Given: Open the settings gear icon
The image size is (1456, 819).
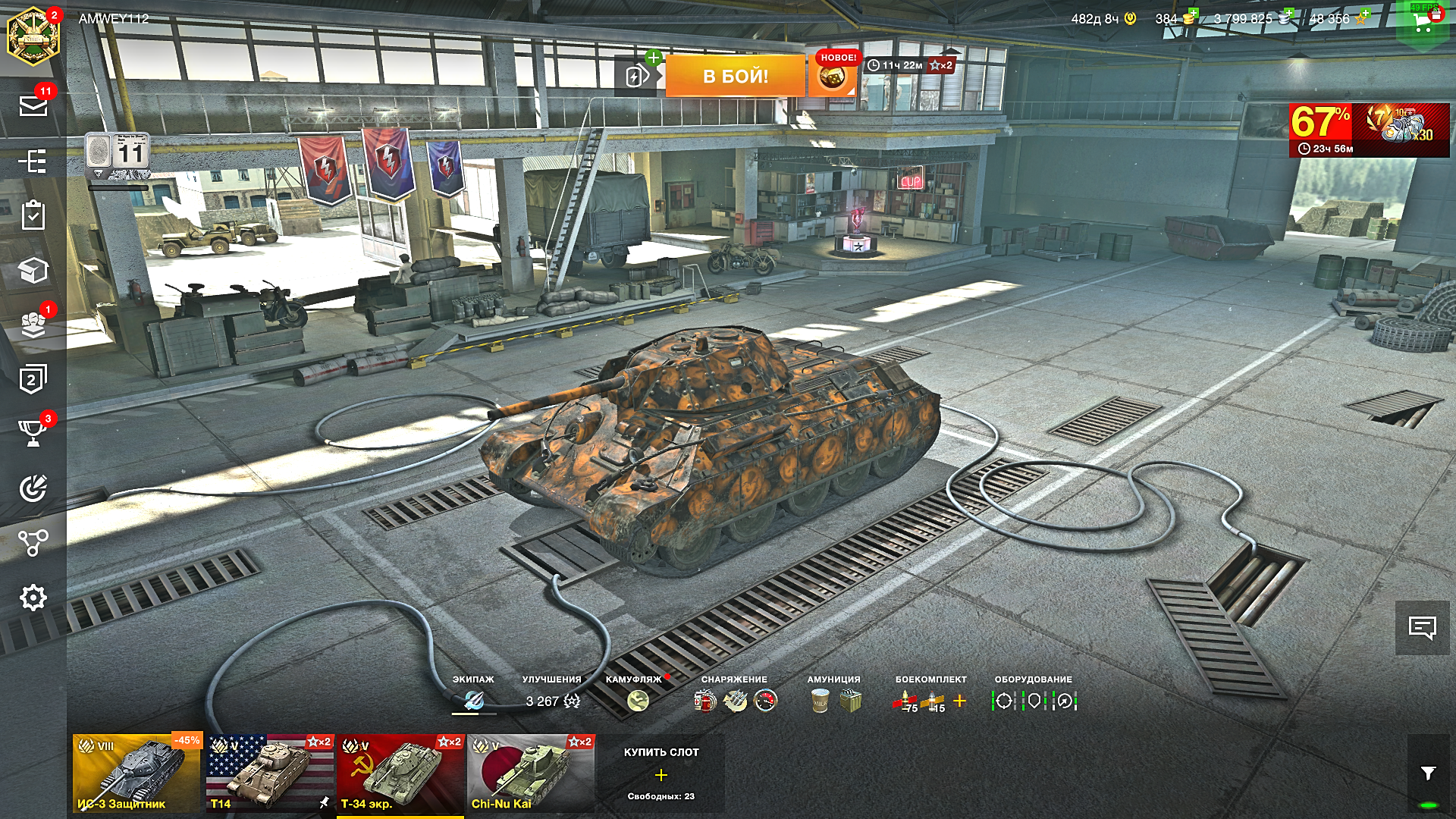Looking at the screenshot, I should click(x=33, y=598).
